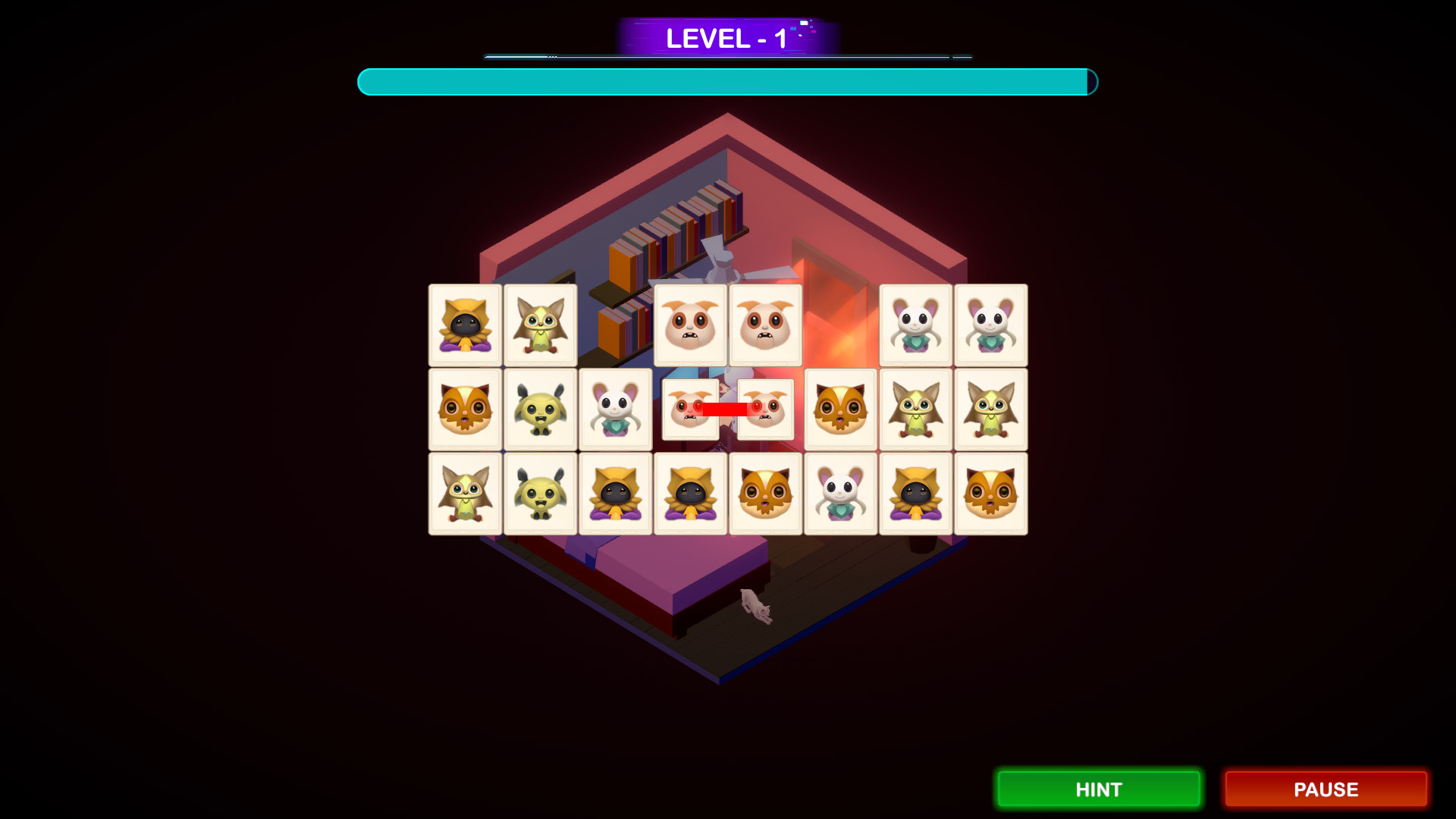Viewport: 1456px width, 819px height.
Task: Select the left puppy tile connected by red line
Action: tap(690, 409)
